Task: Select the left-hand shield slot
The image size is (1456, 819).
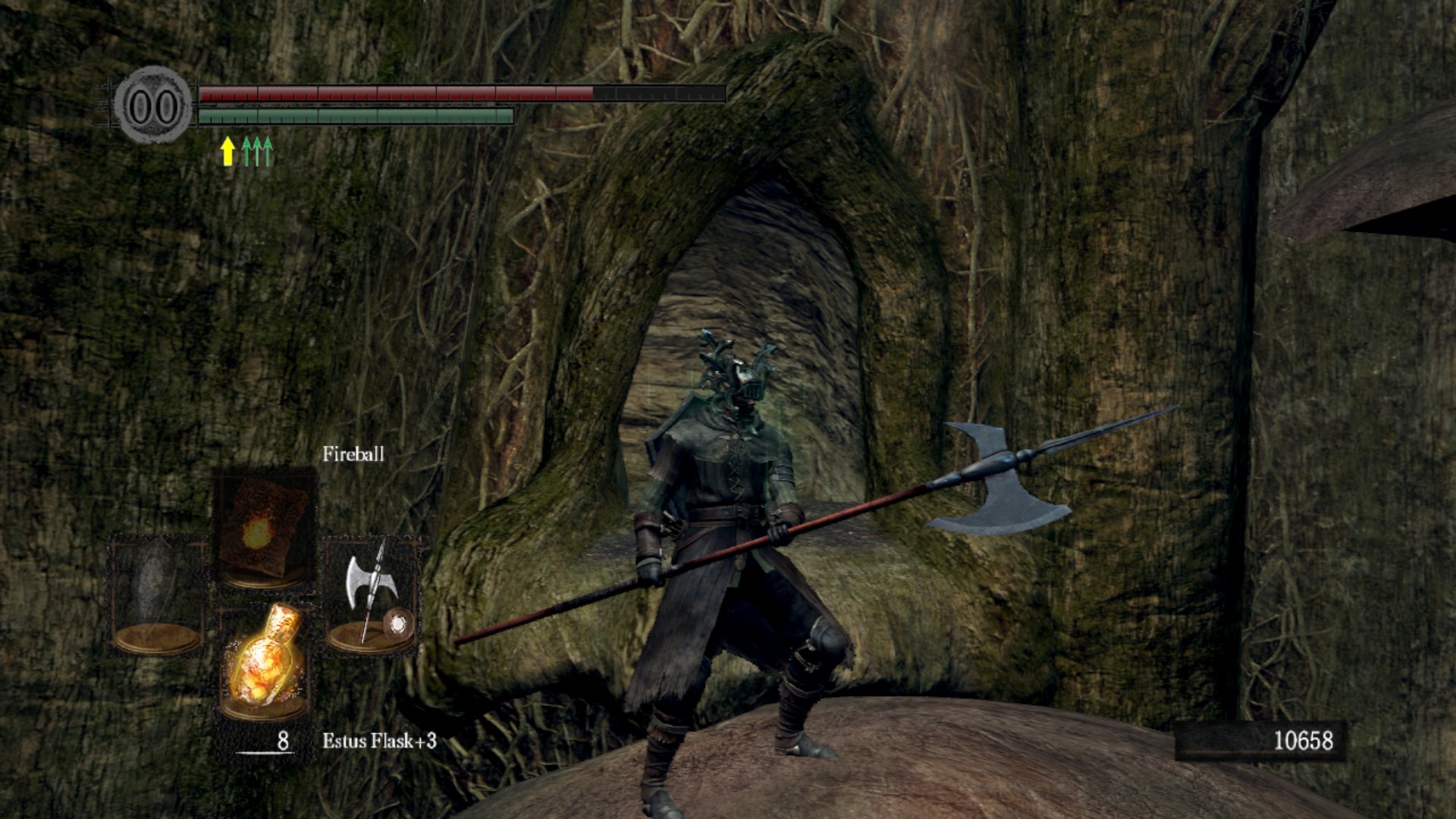Action: (x=157, y=595)
